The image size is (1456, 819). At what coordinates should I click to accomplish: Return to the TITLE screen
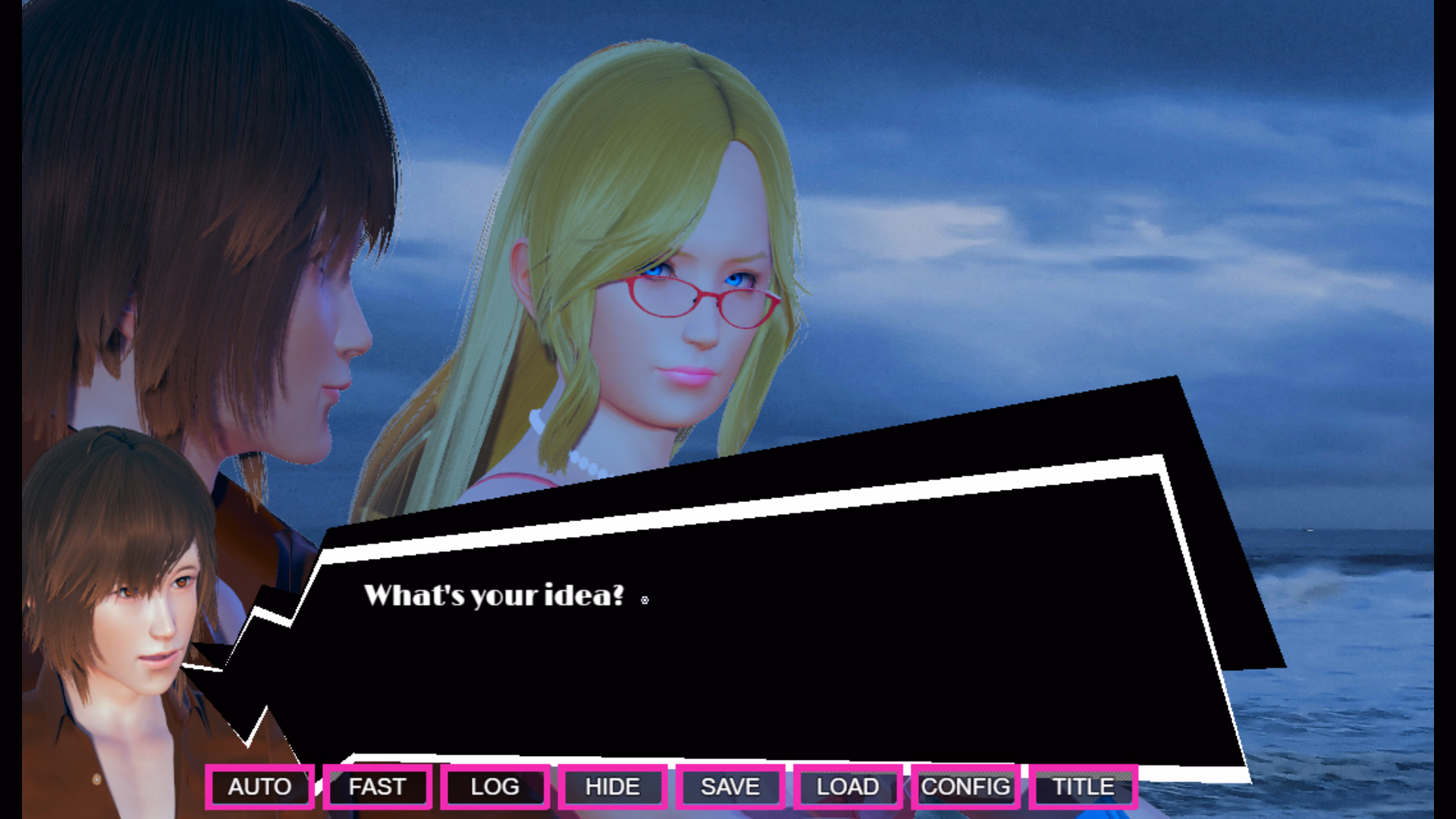(x=1083, y=786)
